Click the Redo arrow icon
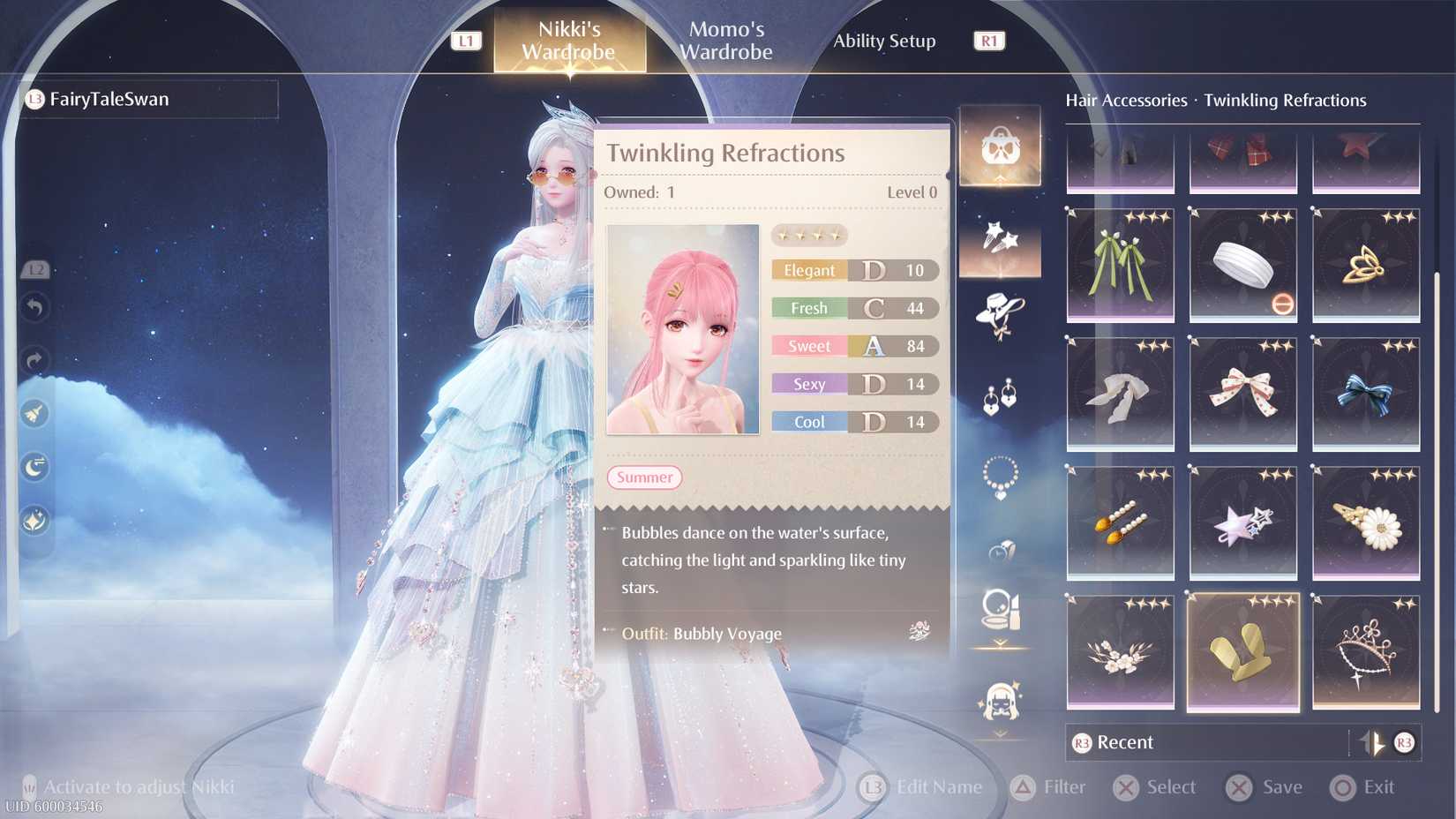The image size is (1456, 819). 35,360
